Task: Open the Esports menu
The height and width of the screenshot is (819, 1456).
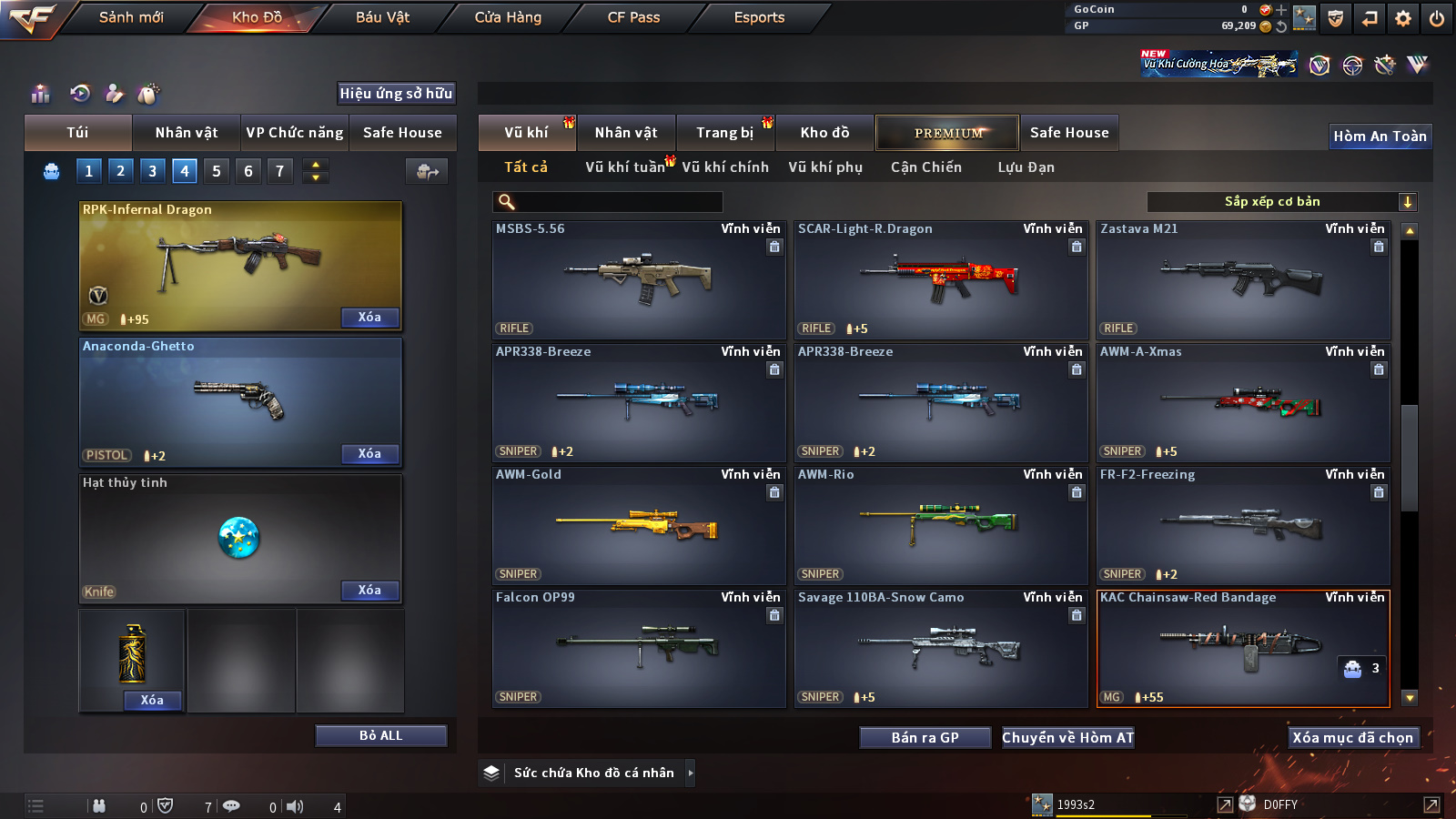Action: tap(759, 17)
